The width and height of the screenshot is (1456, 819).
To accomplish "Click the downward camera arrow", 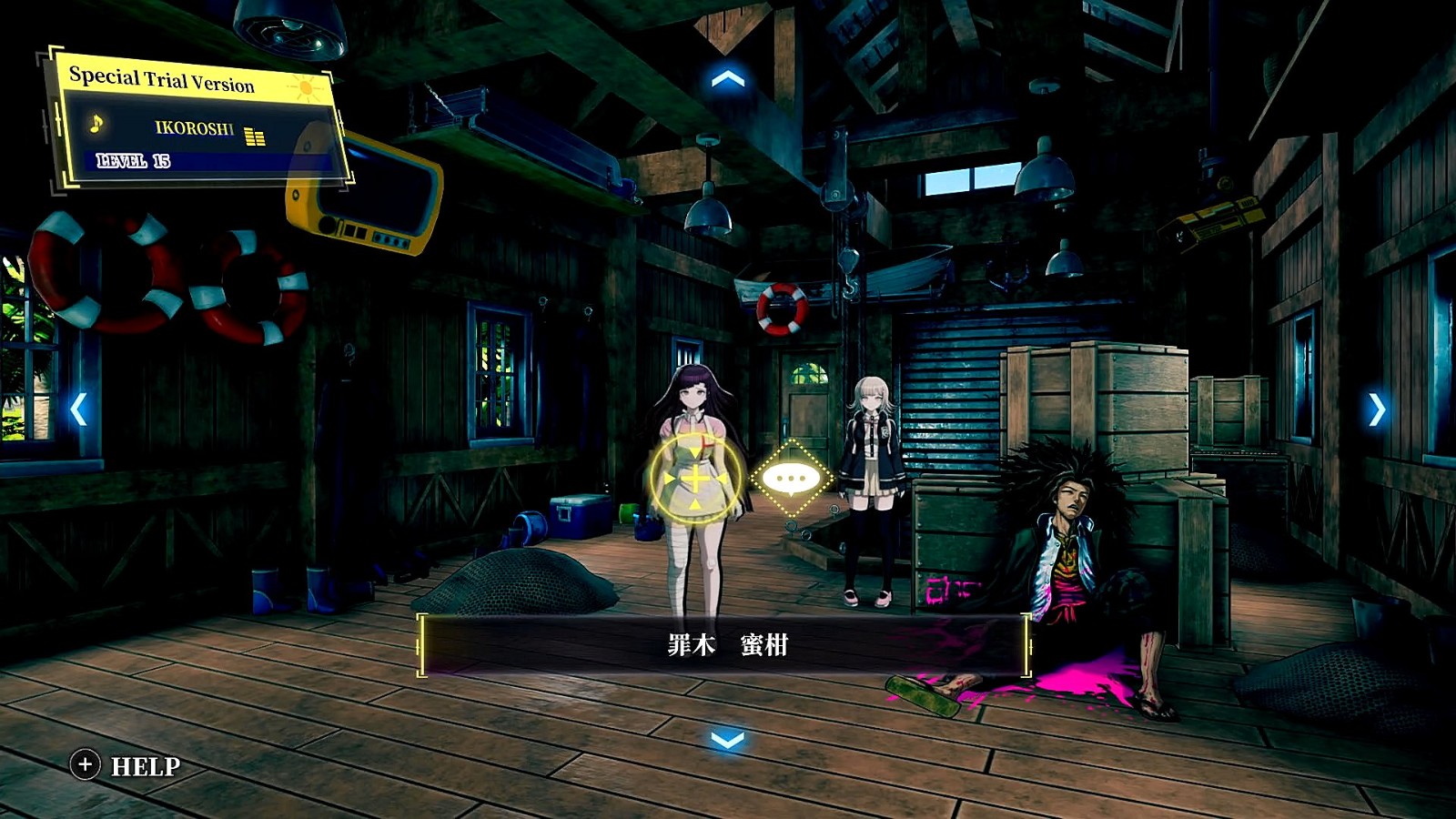I will [727, 739].
